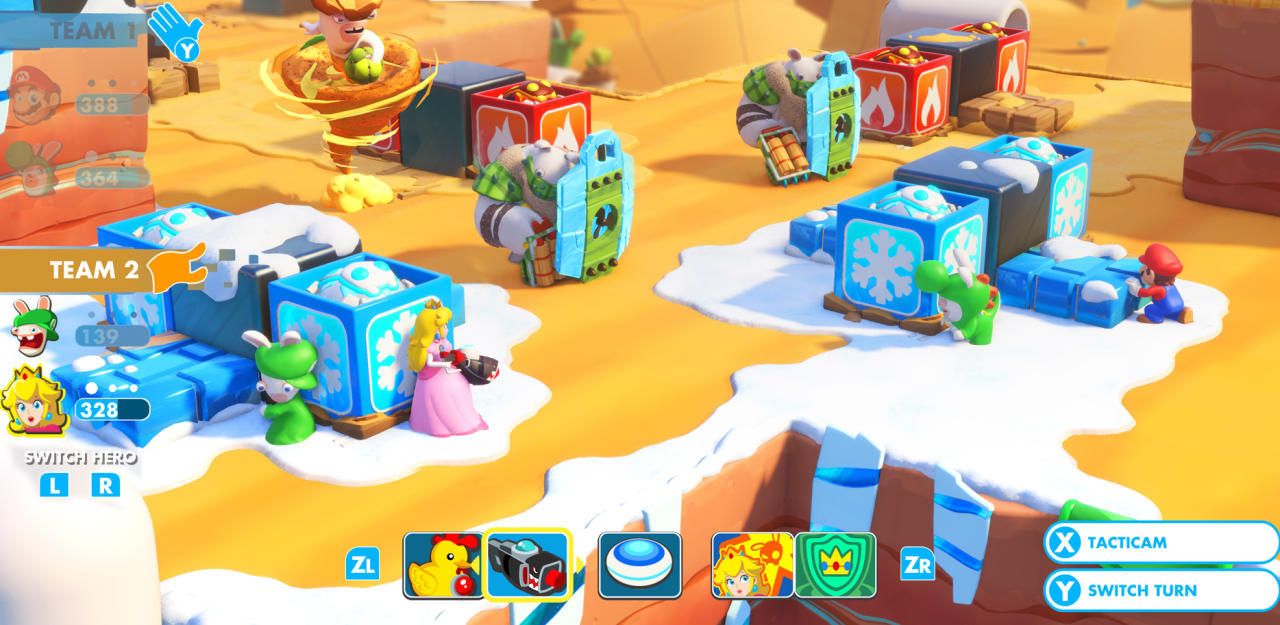Choose the black blaster primary weapon
This screenshot has height=625, width=1280.
[528, 565]
